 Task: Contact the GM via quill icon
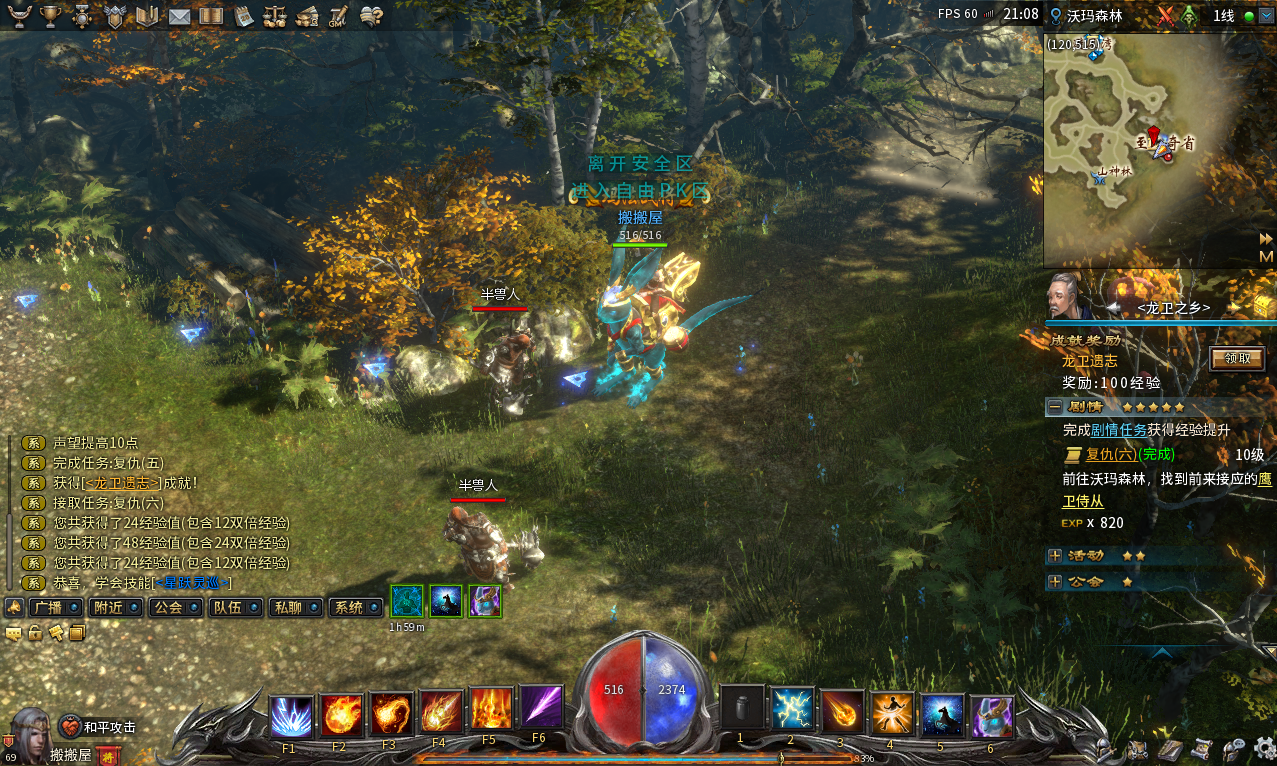click(338, 16)
